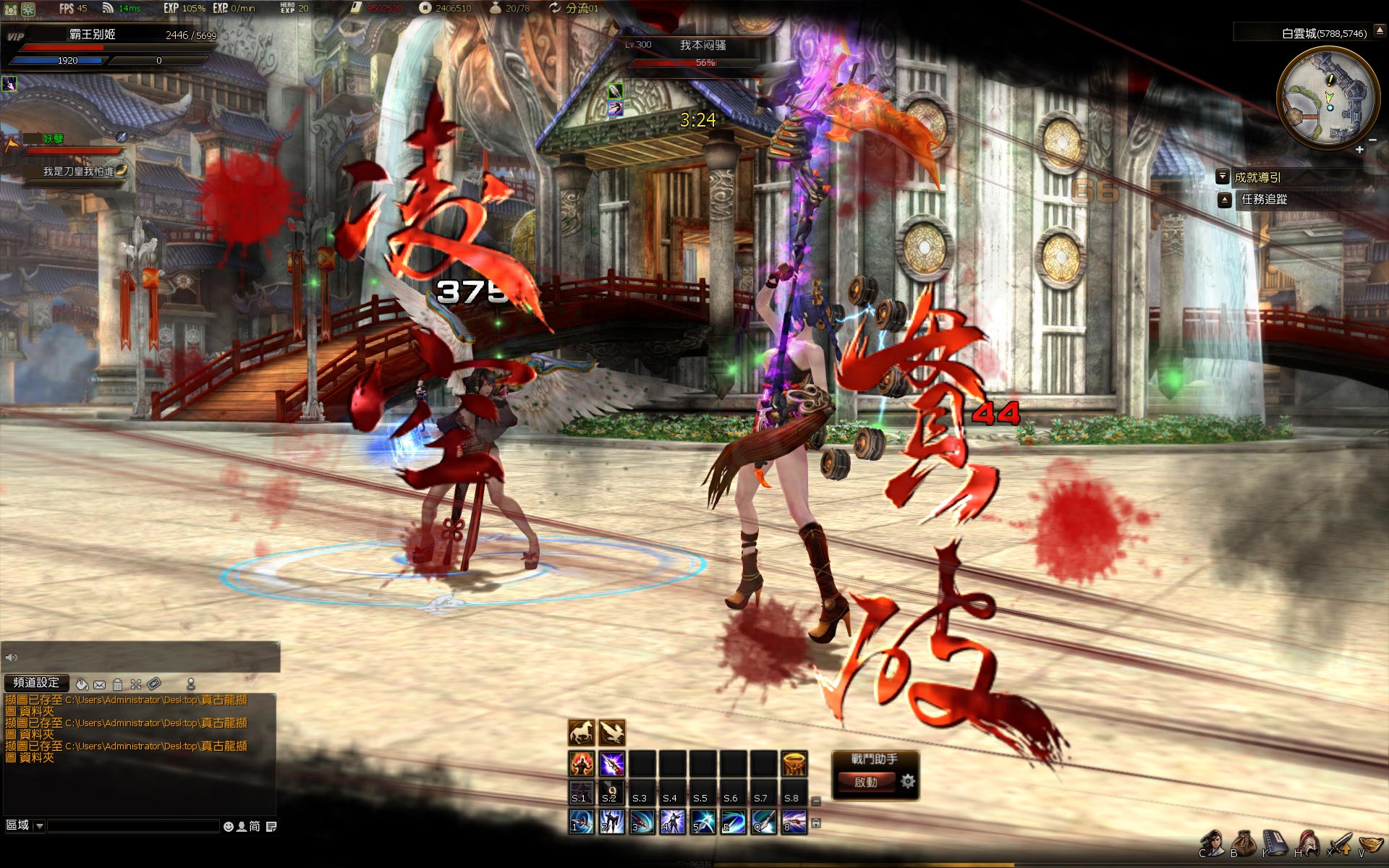
Task: Collapse the 任務追蹤 quest tracker
Action: click(1225, 200)
